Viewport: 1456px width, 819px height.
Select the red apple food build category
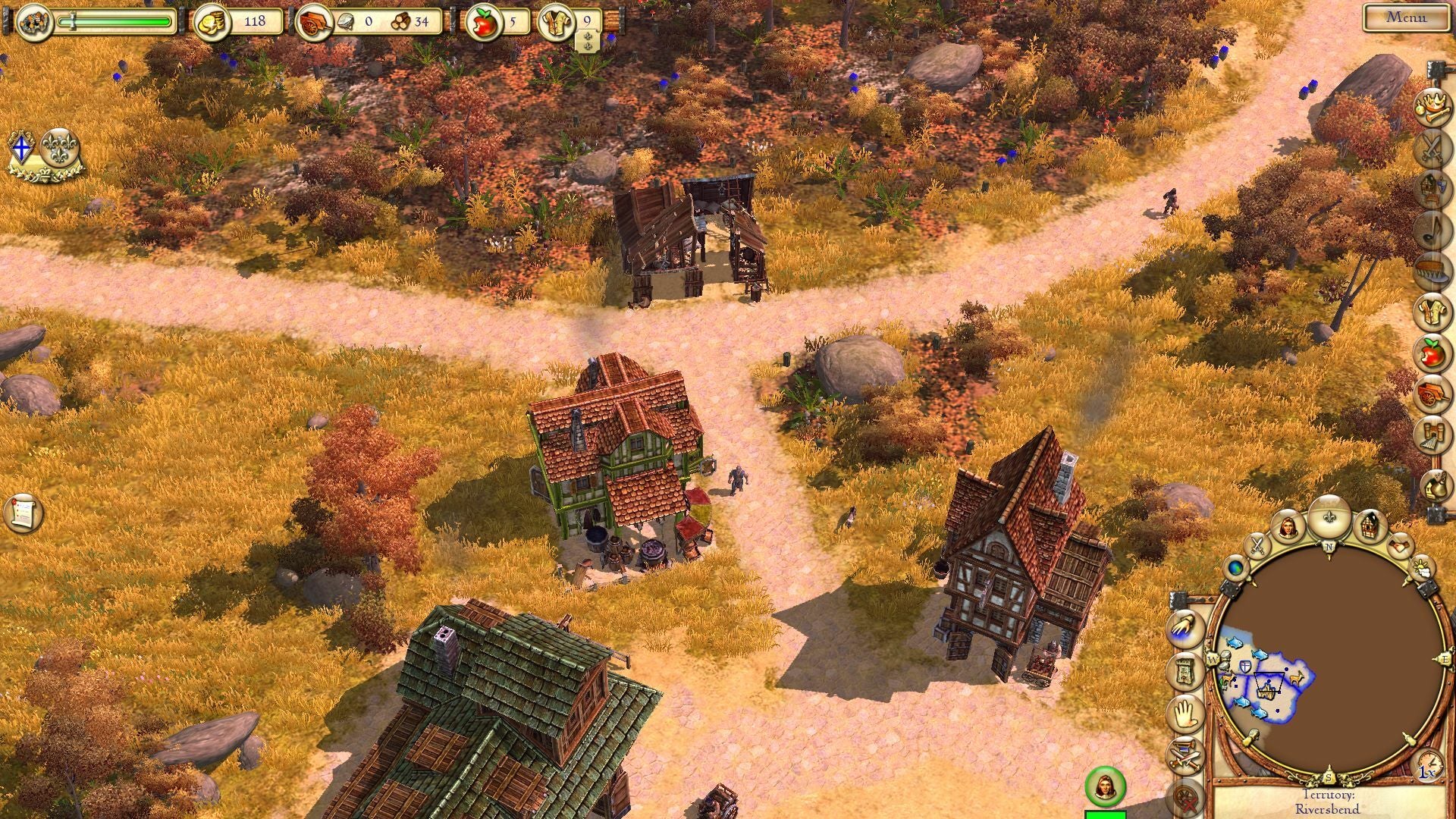click(x=1430, y=353)
